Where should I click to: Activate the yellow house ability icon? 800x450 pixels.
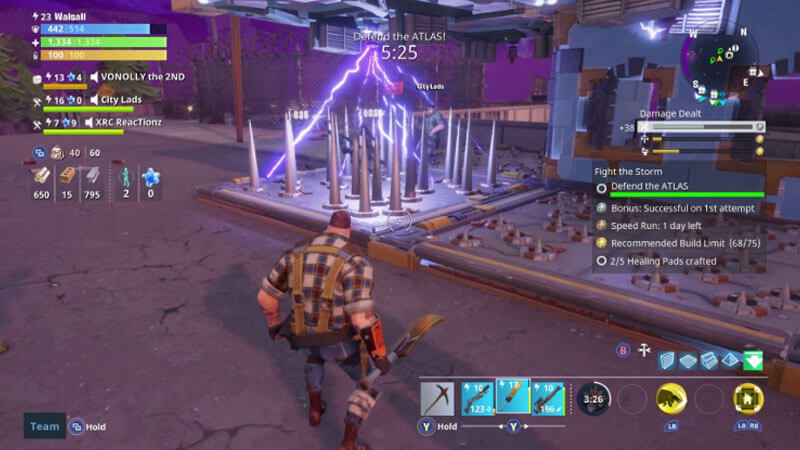tap(748, 398)
